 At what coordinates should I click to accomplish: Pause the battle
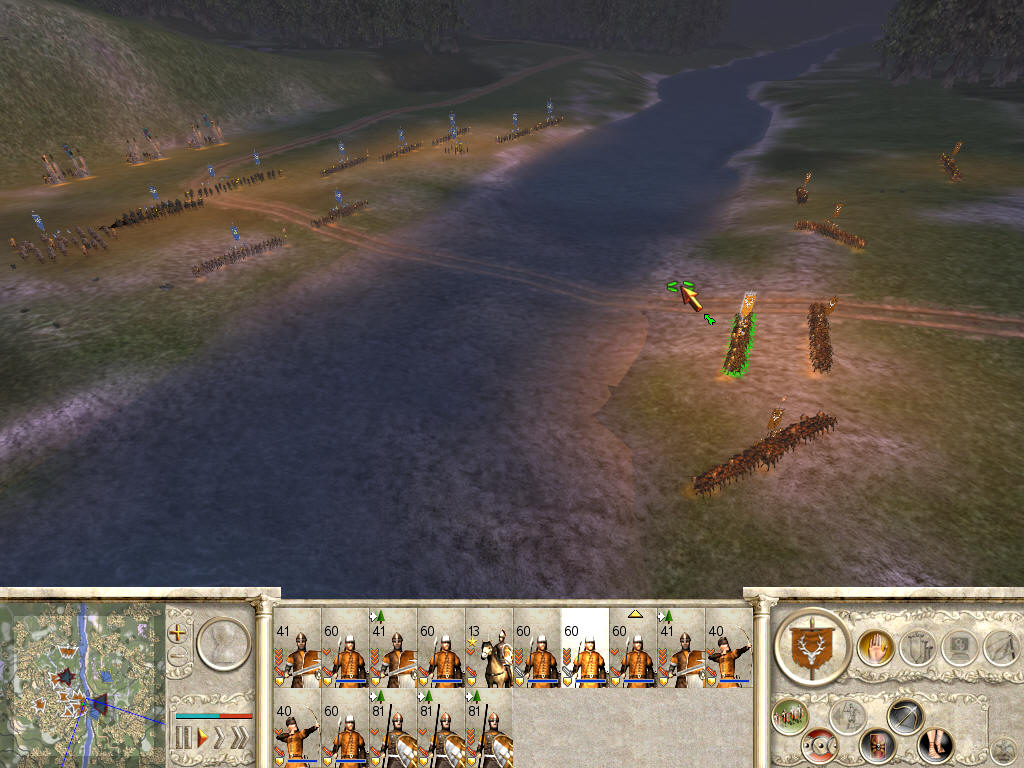(183, 739)
